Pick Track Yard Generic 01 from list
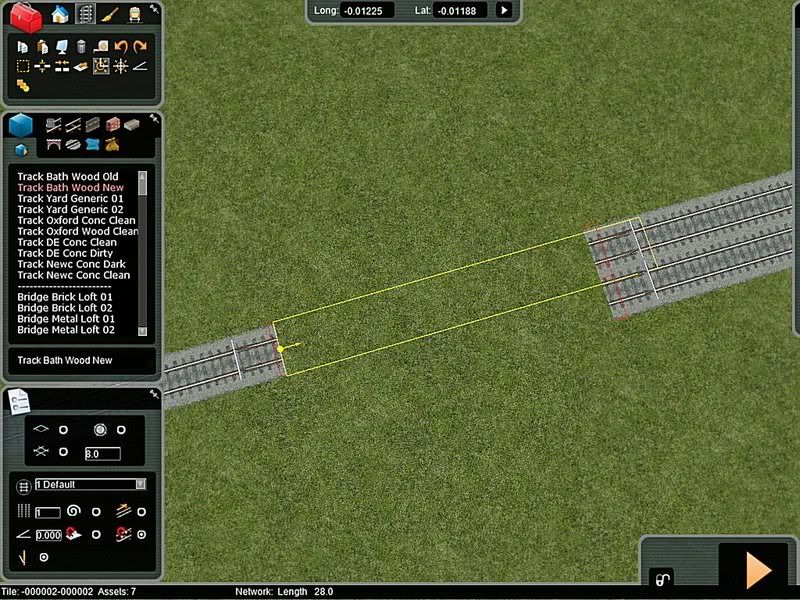Screen dimensions: 800x600 pyautogui.click(x=70, y=199)
